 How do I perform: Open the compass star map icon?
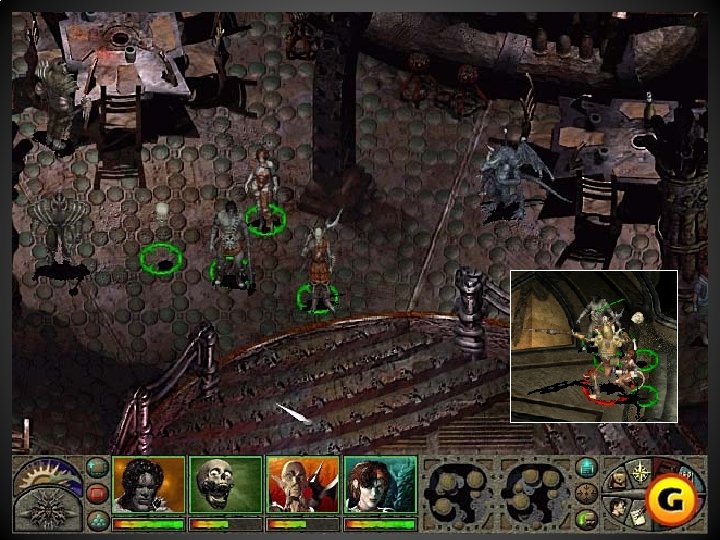(x=641, y=470)
